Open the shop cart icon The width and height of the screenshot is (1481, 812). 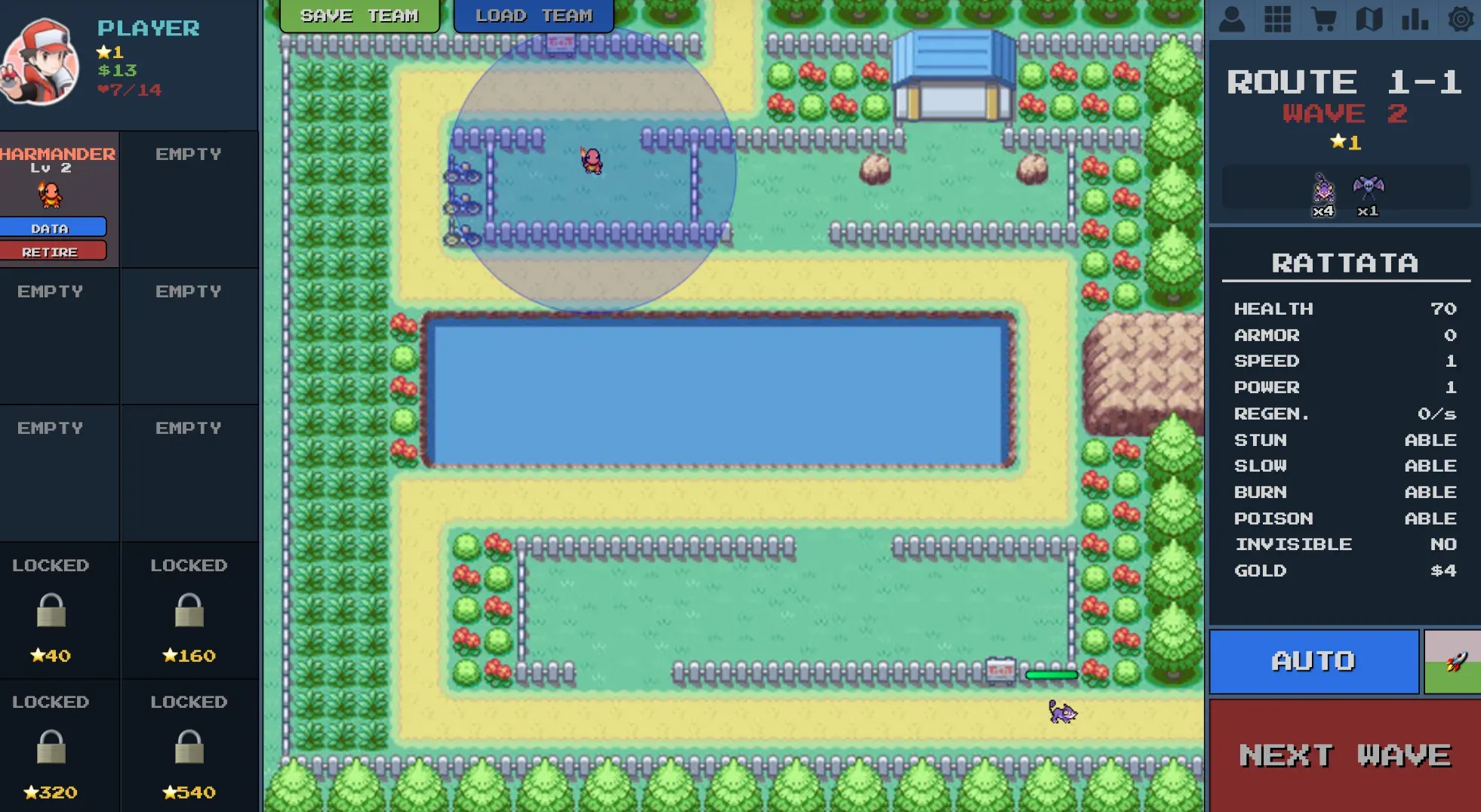(x=1323, y=19)
